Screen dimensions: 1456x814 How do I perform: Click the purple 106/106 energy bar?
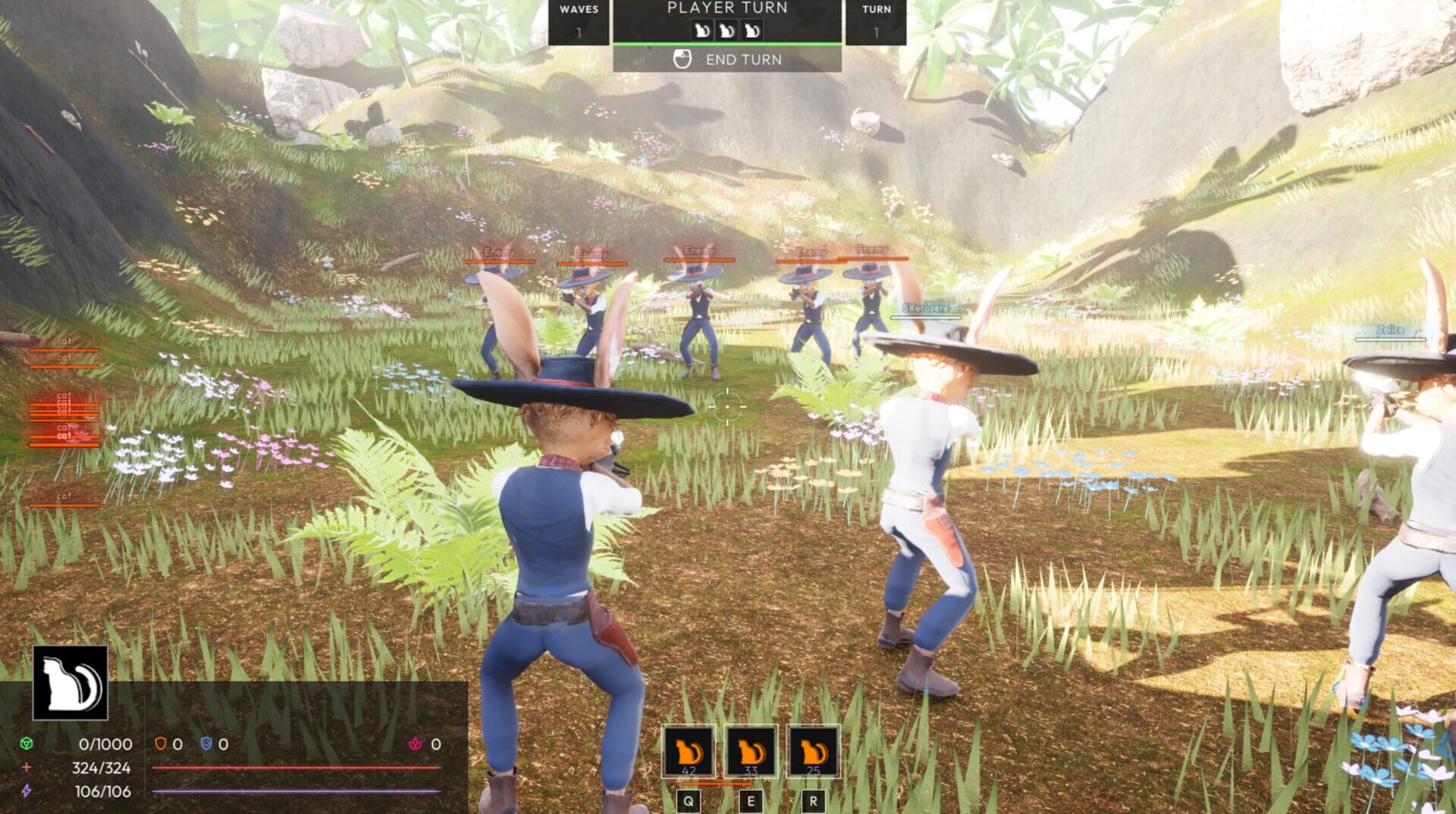pyautogui.click(x=296, y=791)
